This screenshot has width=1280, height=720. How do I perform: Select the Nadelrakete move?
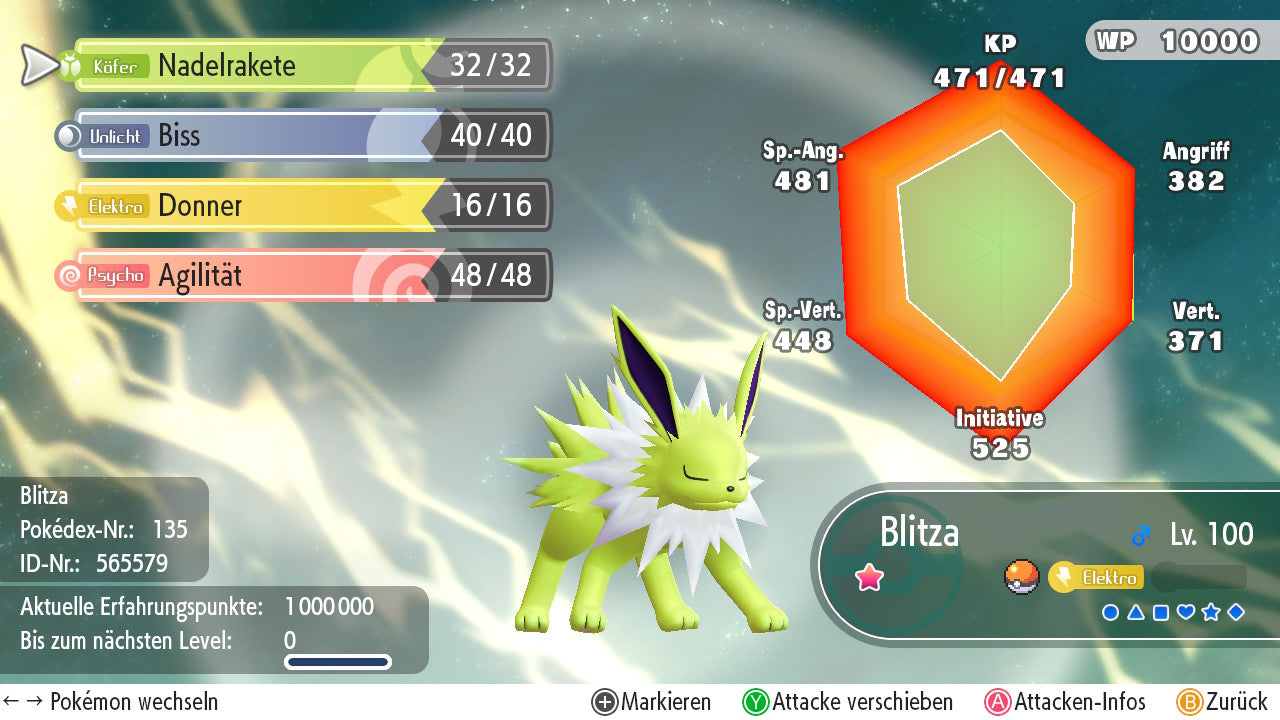(300, 66)
